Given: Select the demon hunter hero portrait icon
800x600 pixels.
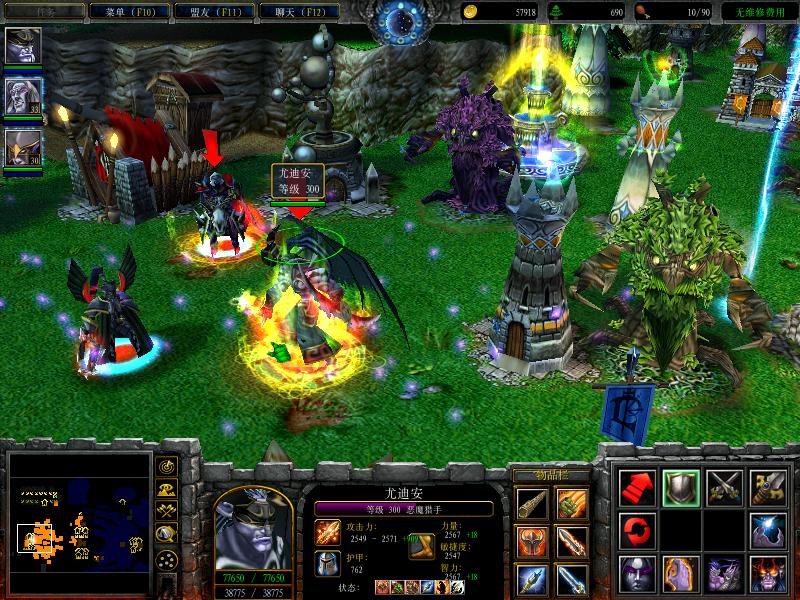Looking at the screenshot, I should point(19,45).
